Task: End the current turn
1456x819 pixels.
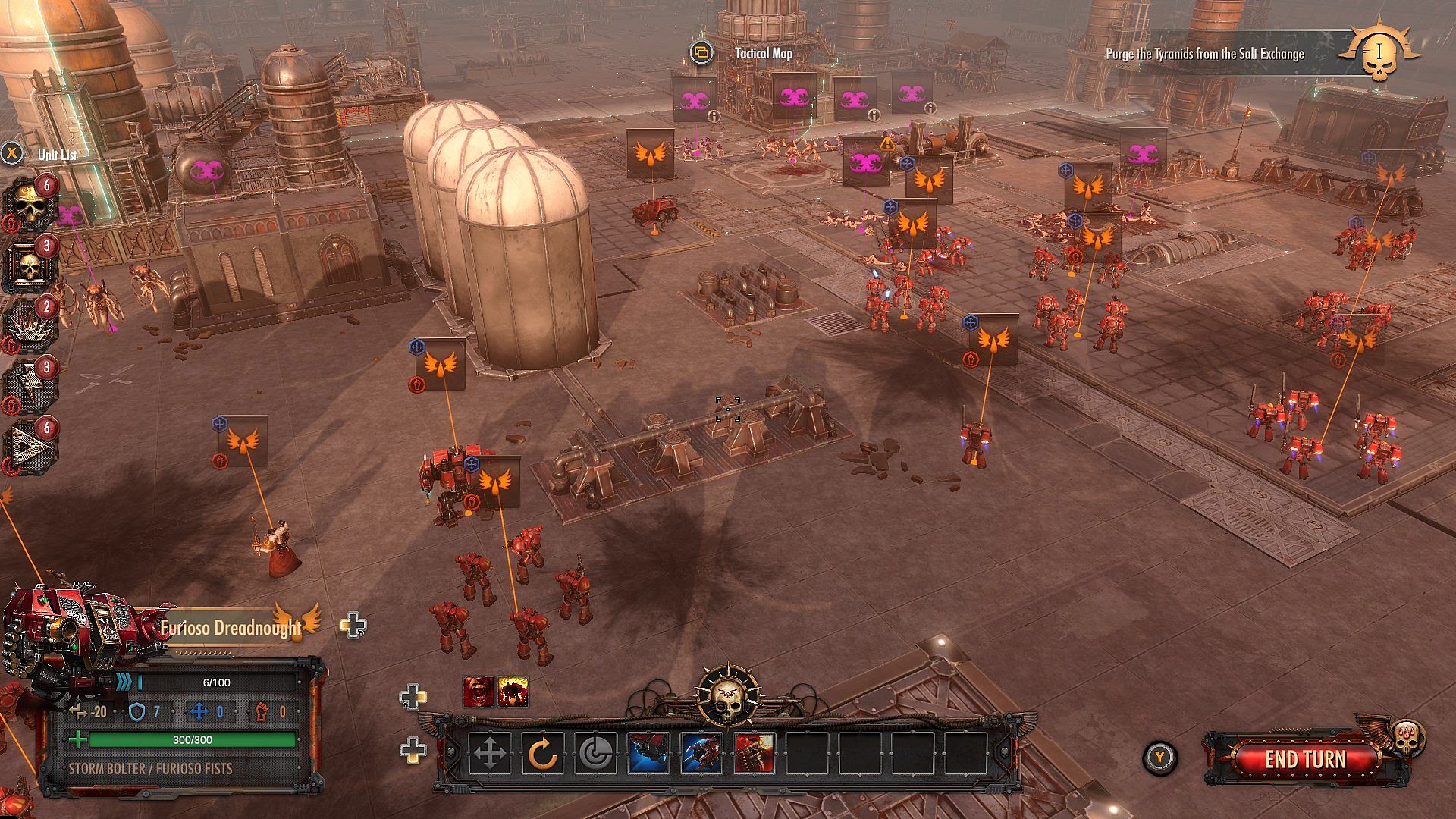Action: pos(1305,759)
